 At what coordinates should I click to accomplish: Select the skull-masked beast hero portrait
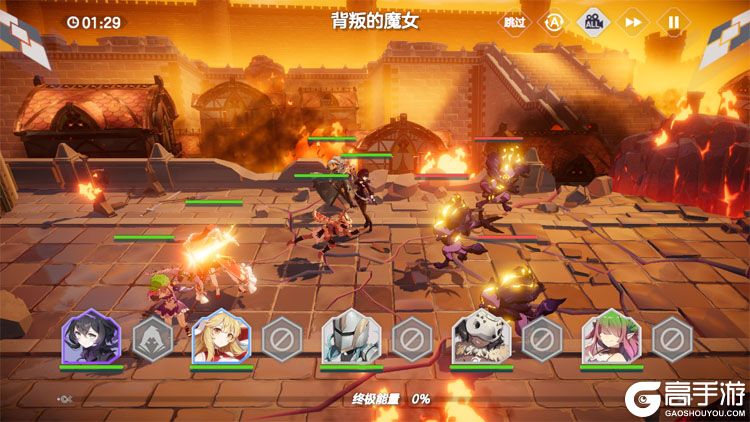click(x=481, y=337)
